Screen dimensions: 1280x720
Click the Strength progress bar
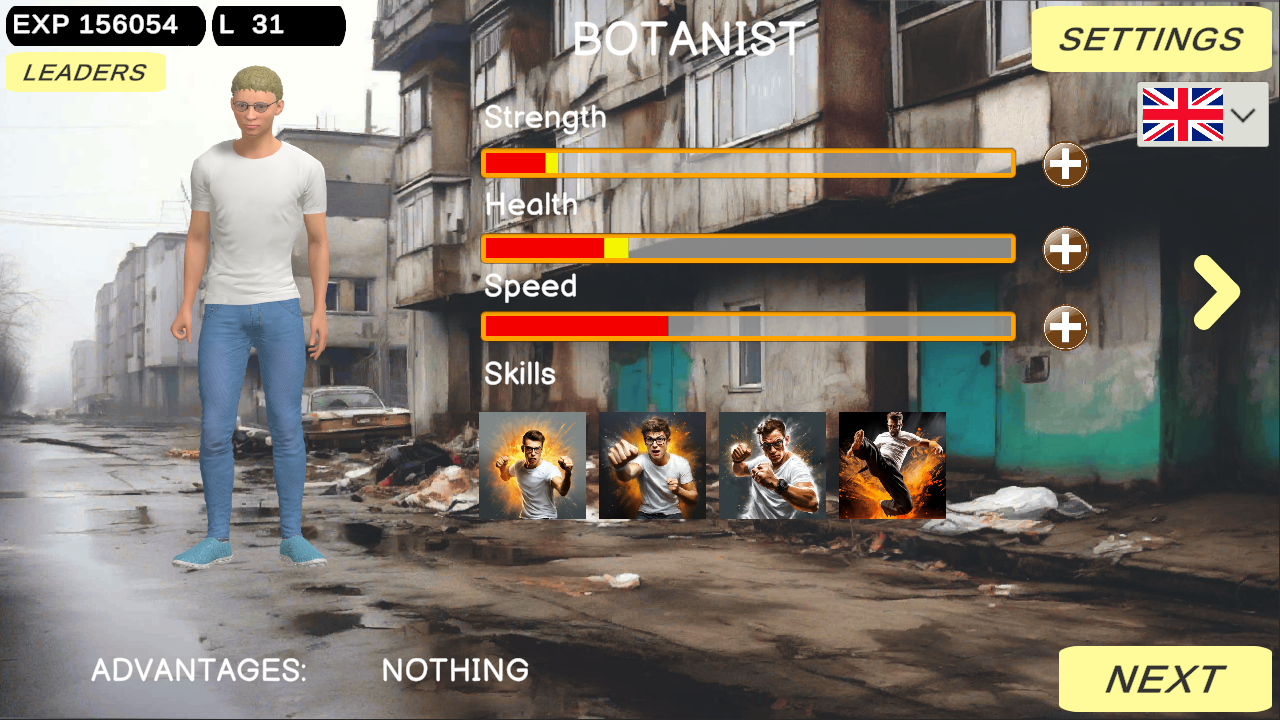[748, 163]
